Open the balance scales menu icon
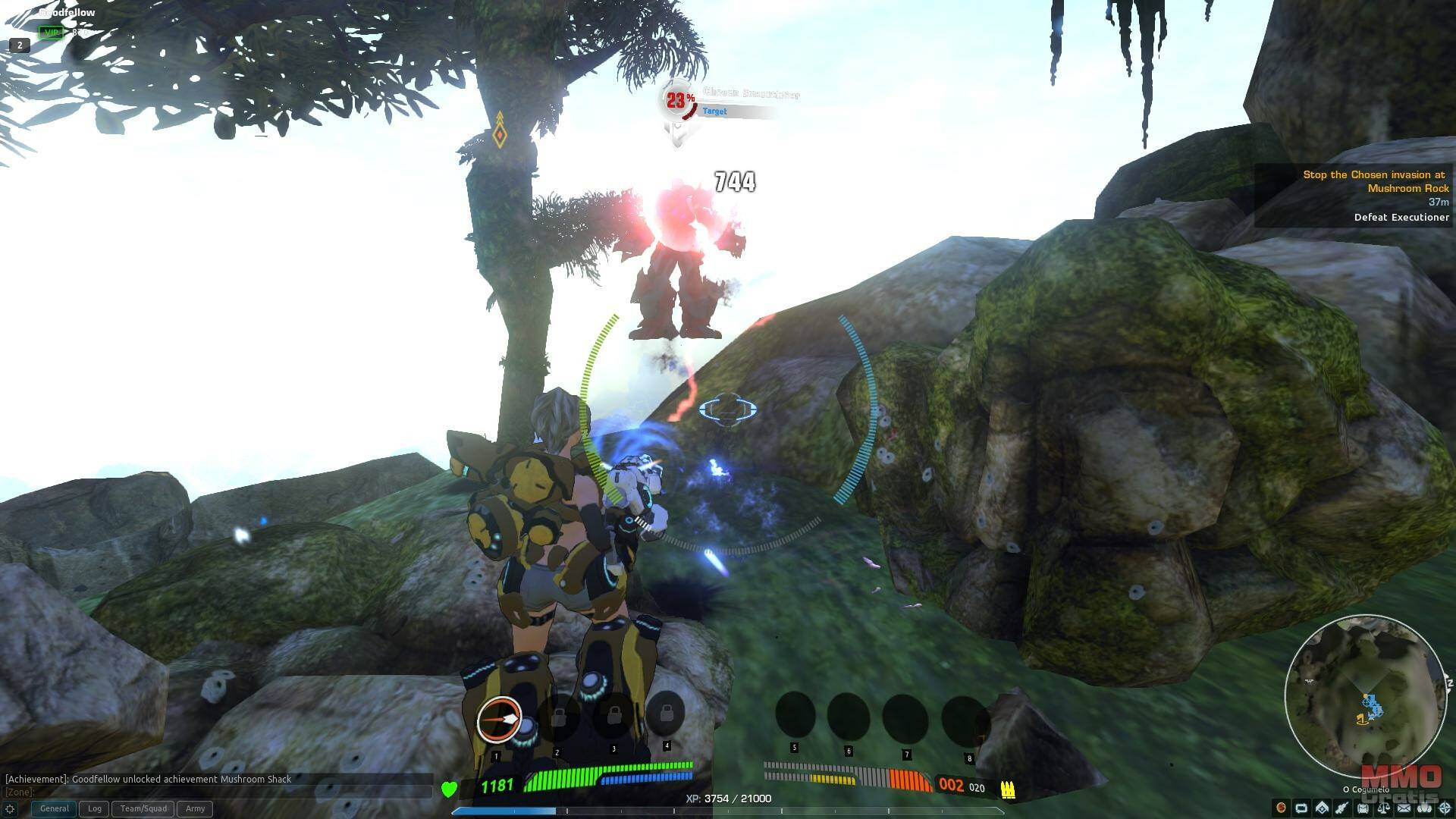Image resolution: width=1456 pixels, height=819 pixels. click(x=1383, y=808)
